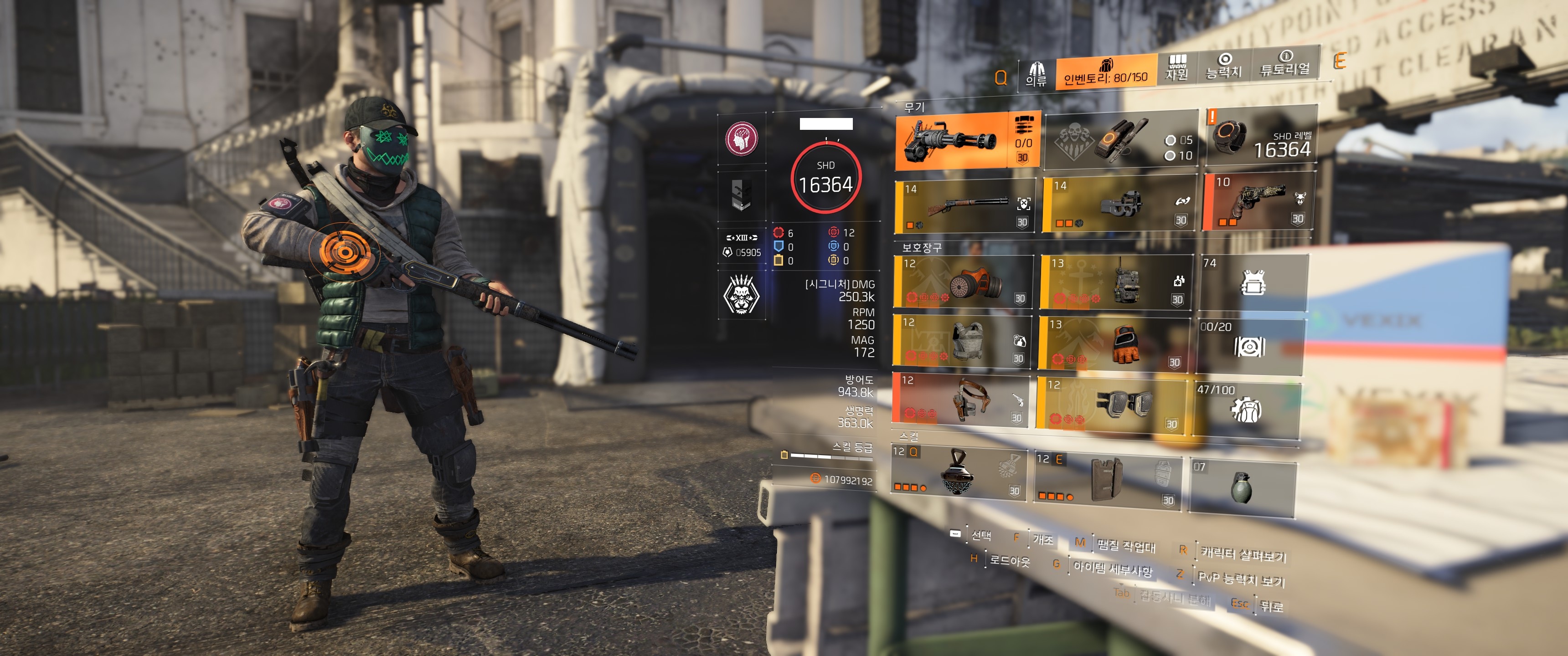Screen dimensions: 1568x656
Task: Show the 튜토리얼 tutorial tab
Action: (1284, 64)
